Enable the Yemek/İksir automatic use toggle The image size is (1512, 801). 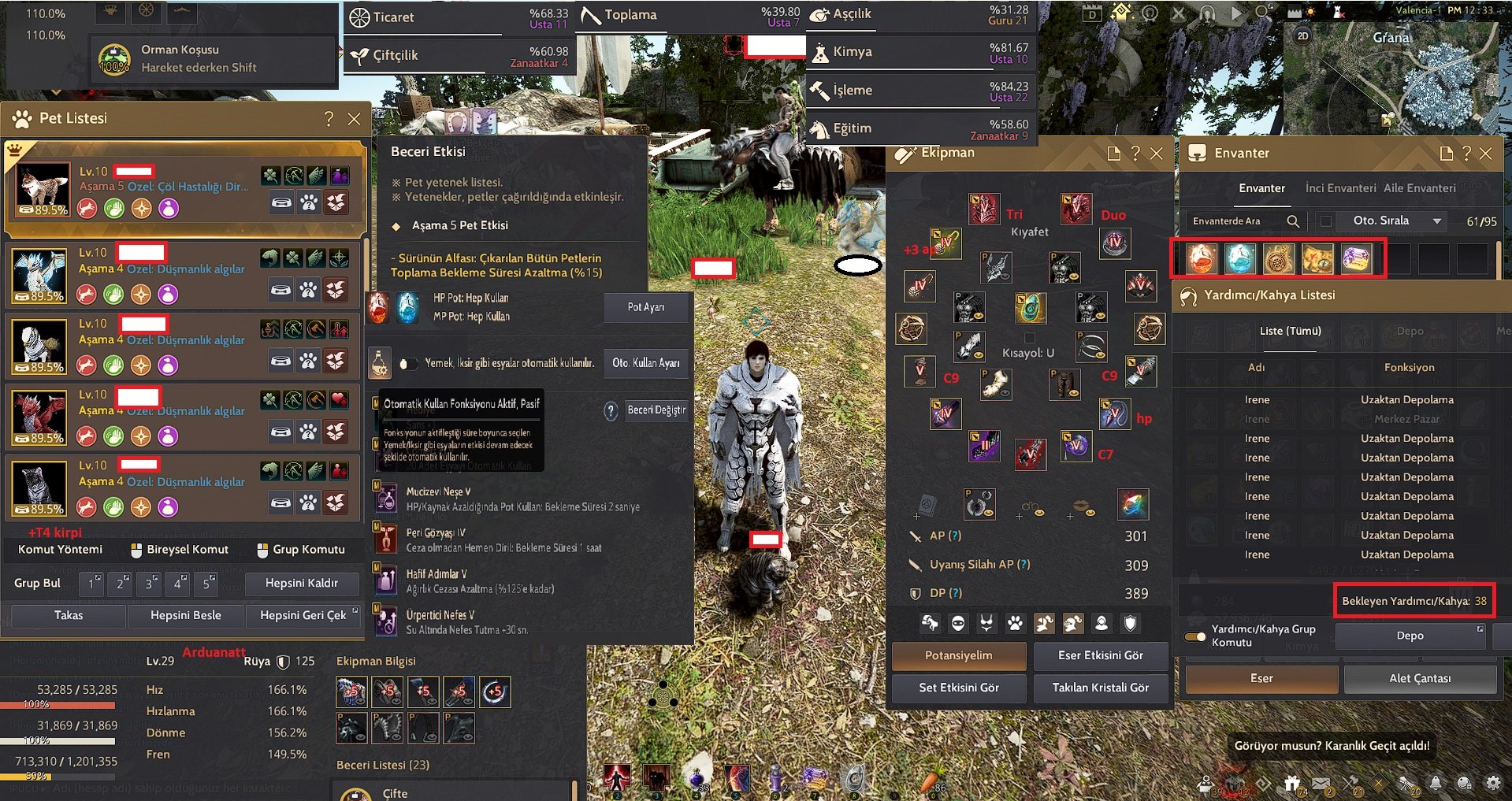tap(408, 363)
